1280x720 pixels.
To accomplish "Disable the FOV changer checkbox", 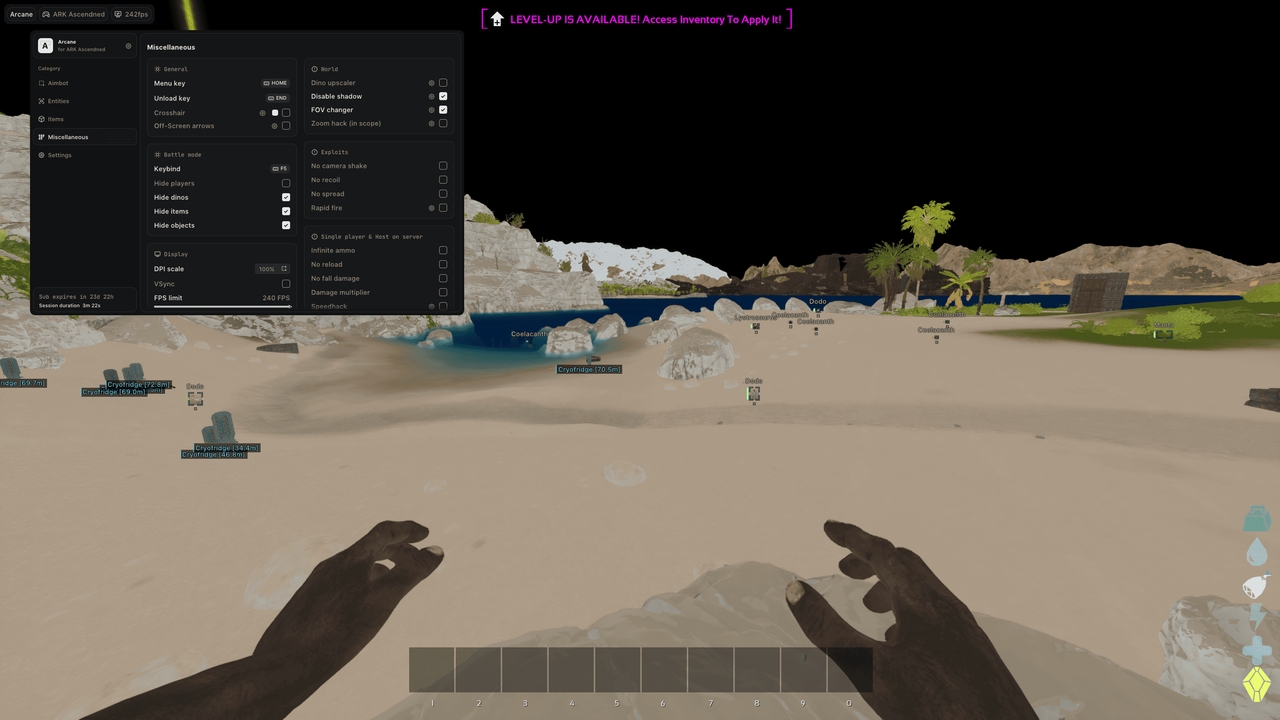I will [x=443, y=109].
